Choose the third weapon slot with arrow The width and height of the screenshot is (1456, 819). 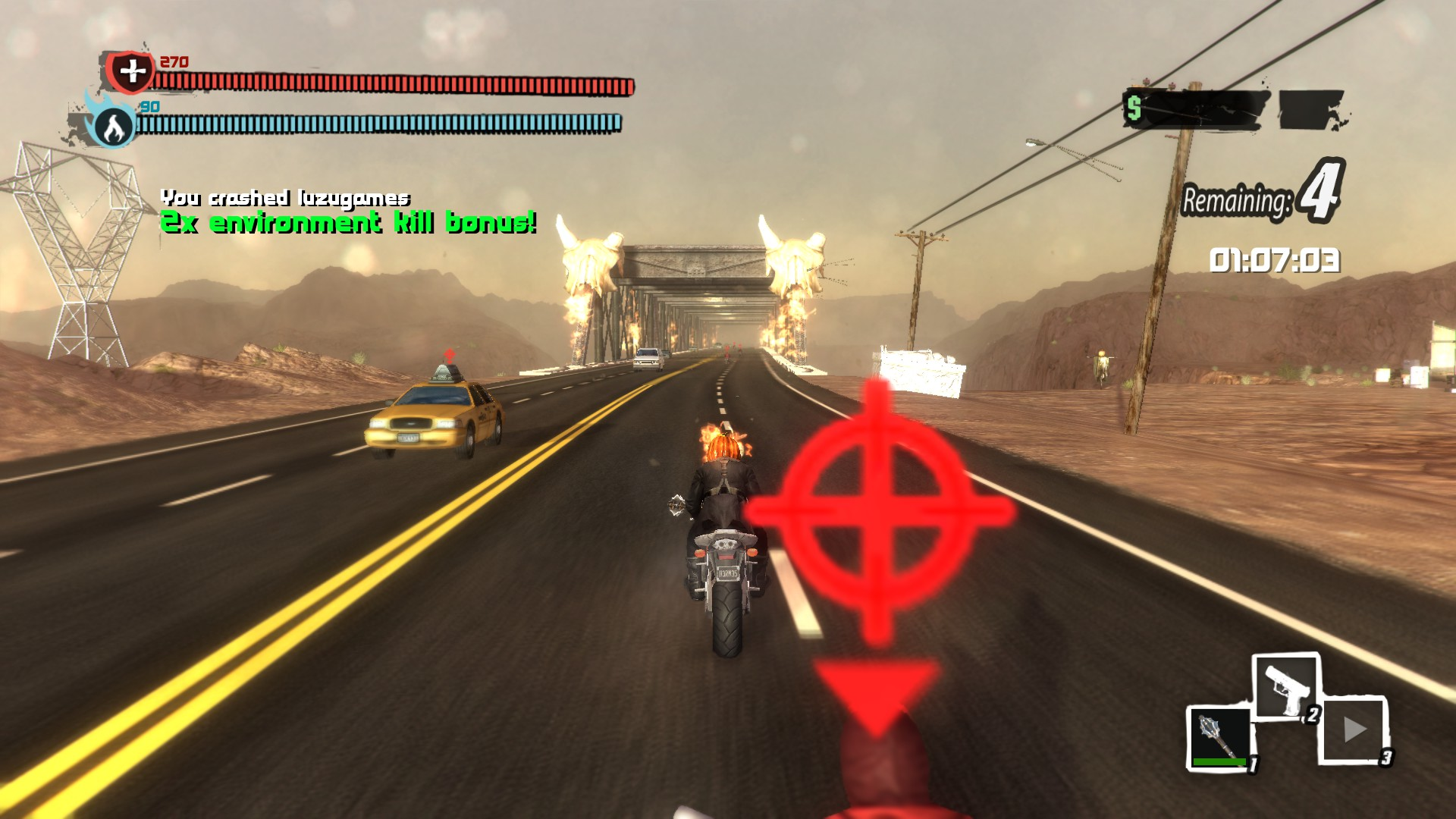[x=1354, y=730]
